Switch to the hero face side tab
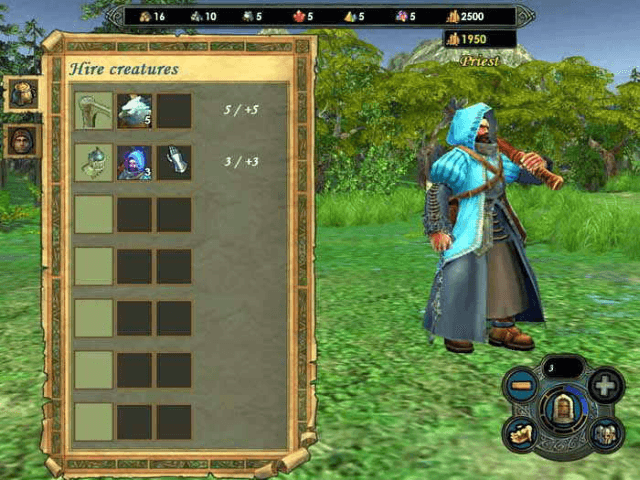The width and height of the screenshot is (640, 480). tap(22, 141)
